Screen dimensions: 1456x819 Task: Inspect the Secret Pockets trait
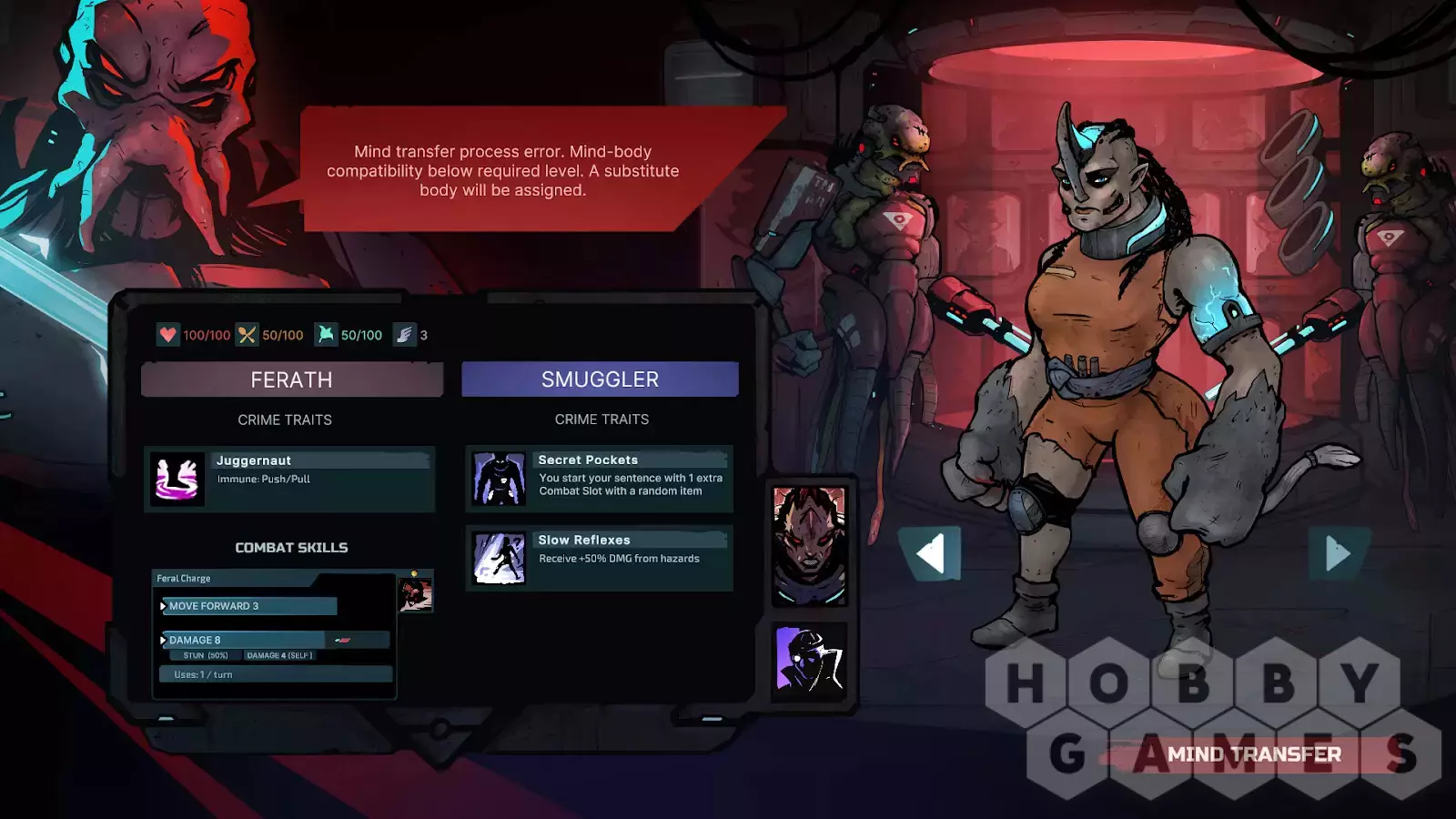pyautogui.click(x=599, y=479)
